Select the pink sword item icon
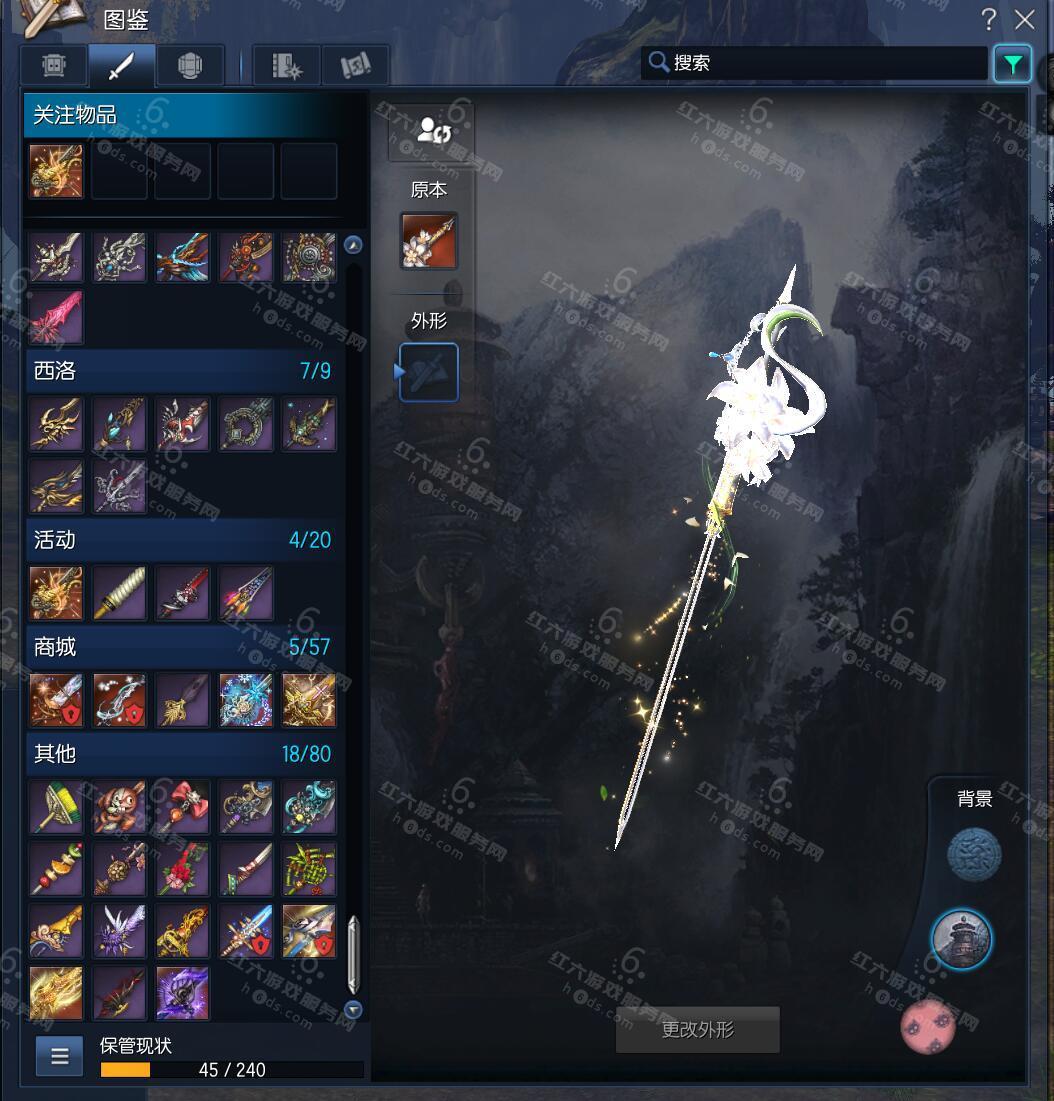 coord(56,317)
